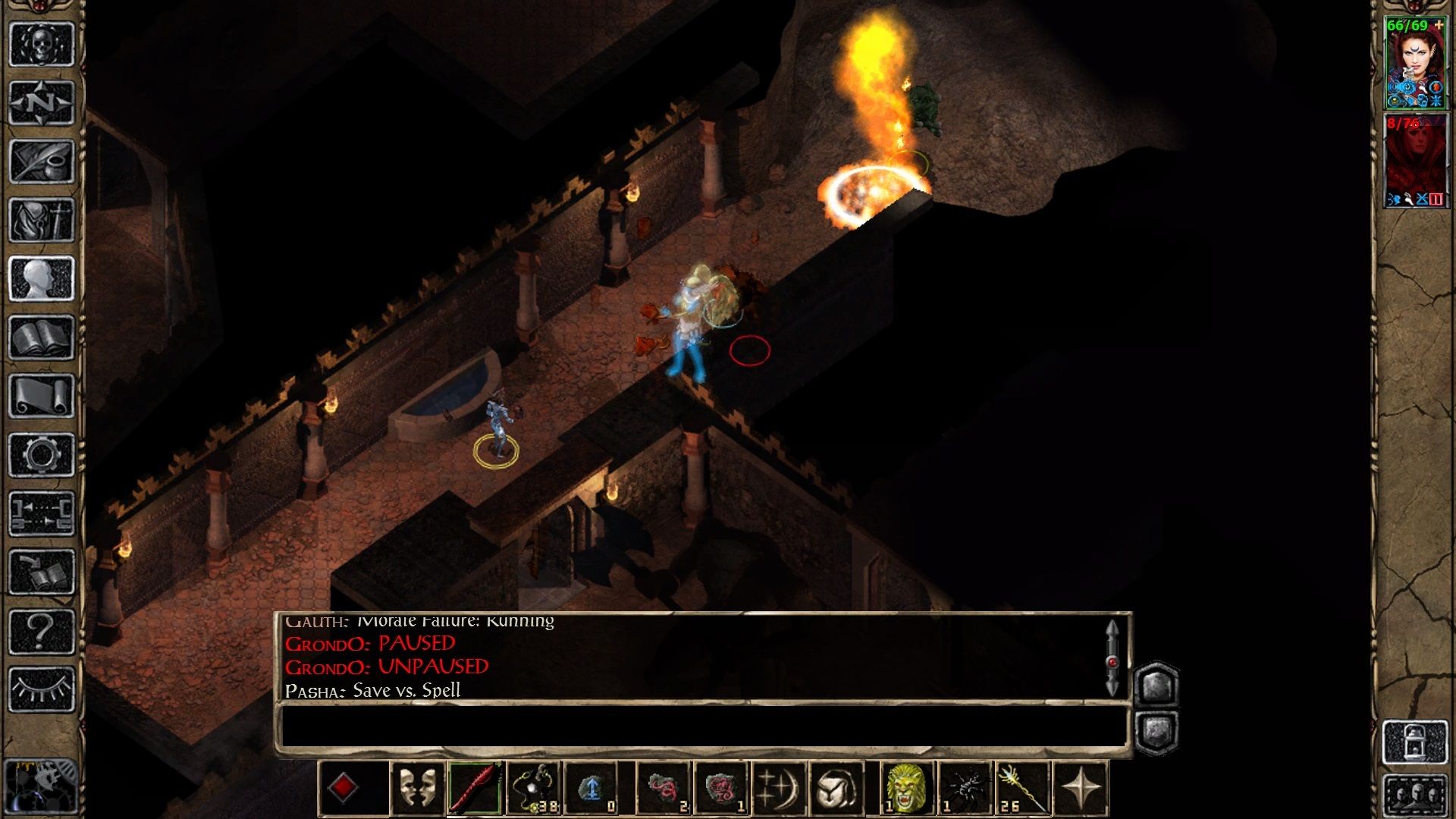Open the cast spell stars-and-moon button

[x=778, y=788]
